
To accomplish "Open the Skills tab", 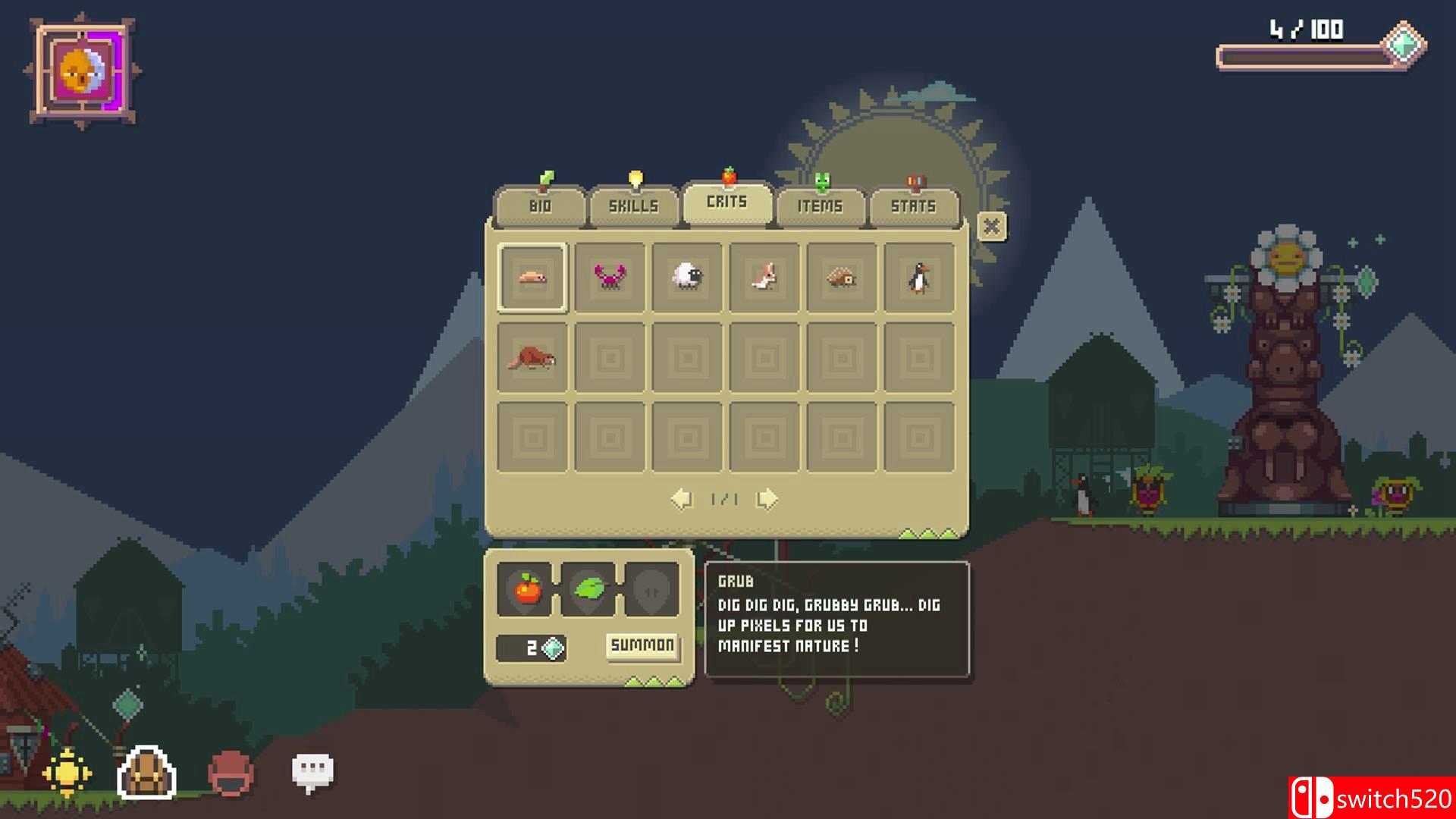I will [633, 206].
